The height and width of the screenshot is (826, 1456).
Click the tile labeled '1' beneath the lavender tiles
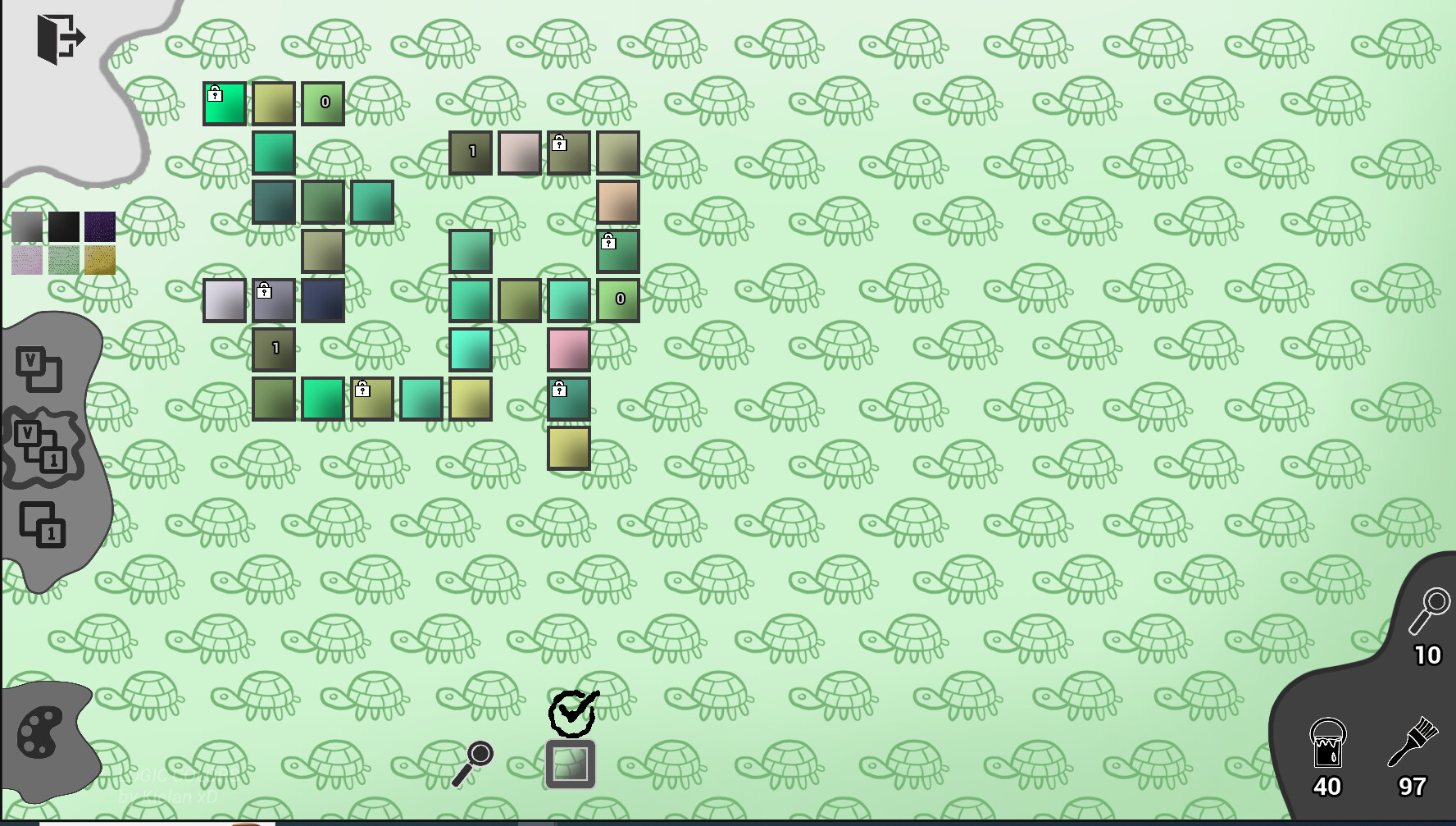coord(275,348)
